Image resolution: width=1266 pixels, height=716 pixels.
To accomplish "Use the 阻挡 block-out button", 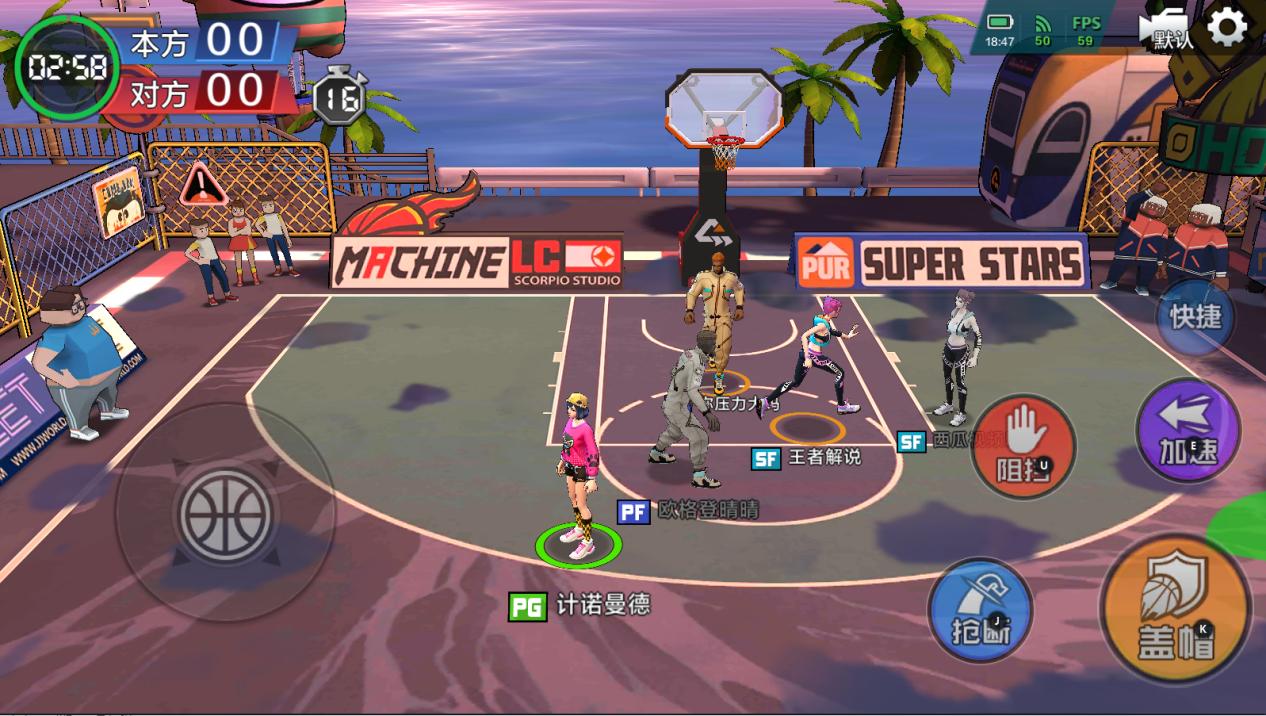I will [1023, 446].
